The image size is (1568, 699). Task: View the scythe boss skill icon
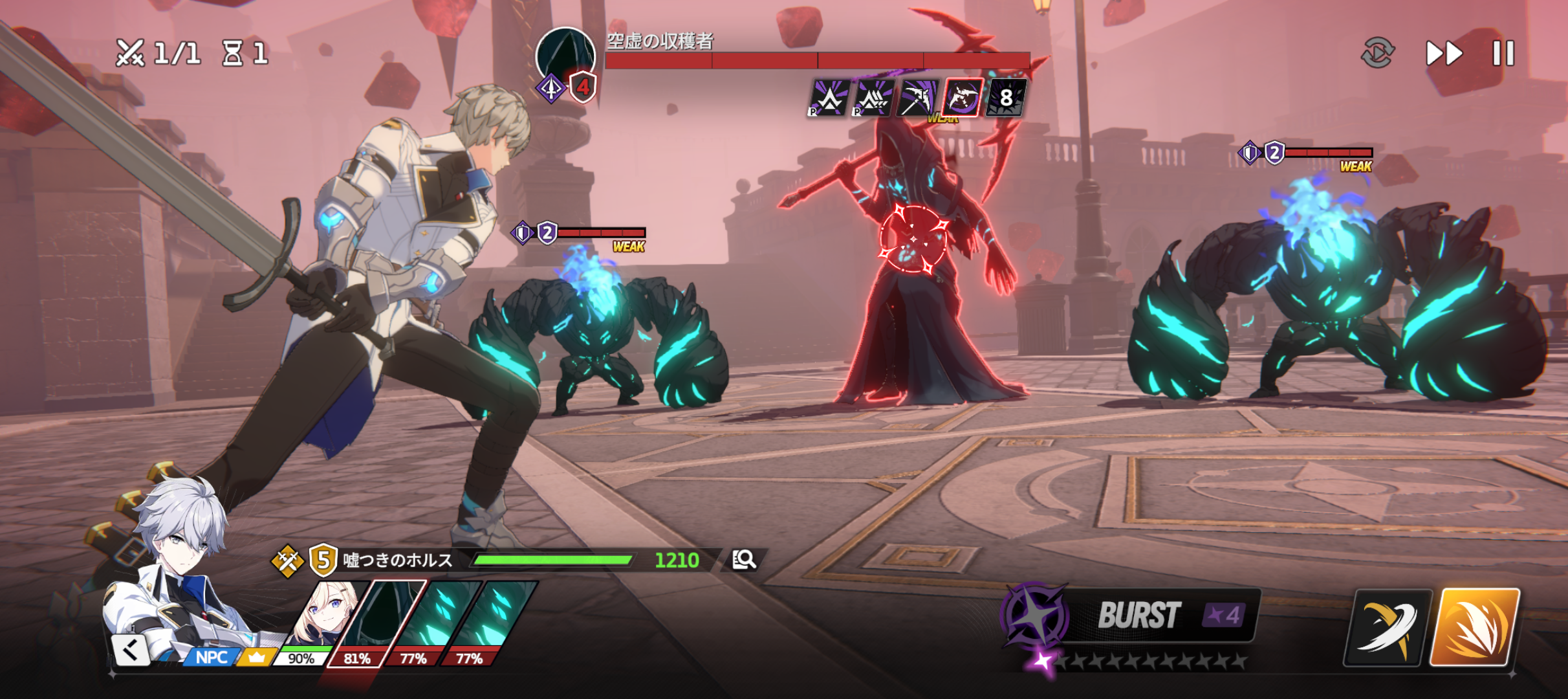(919, 98)
